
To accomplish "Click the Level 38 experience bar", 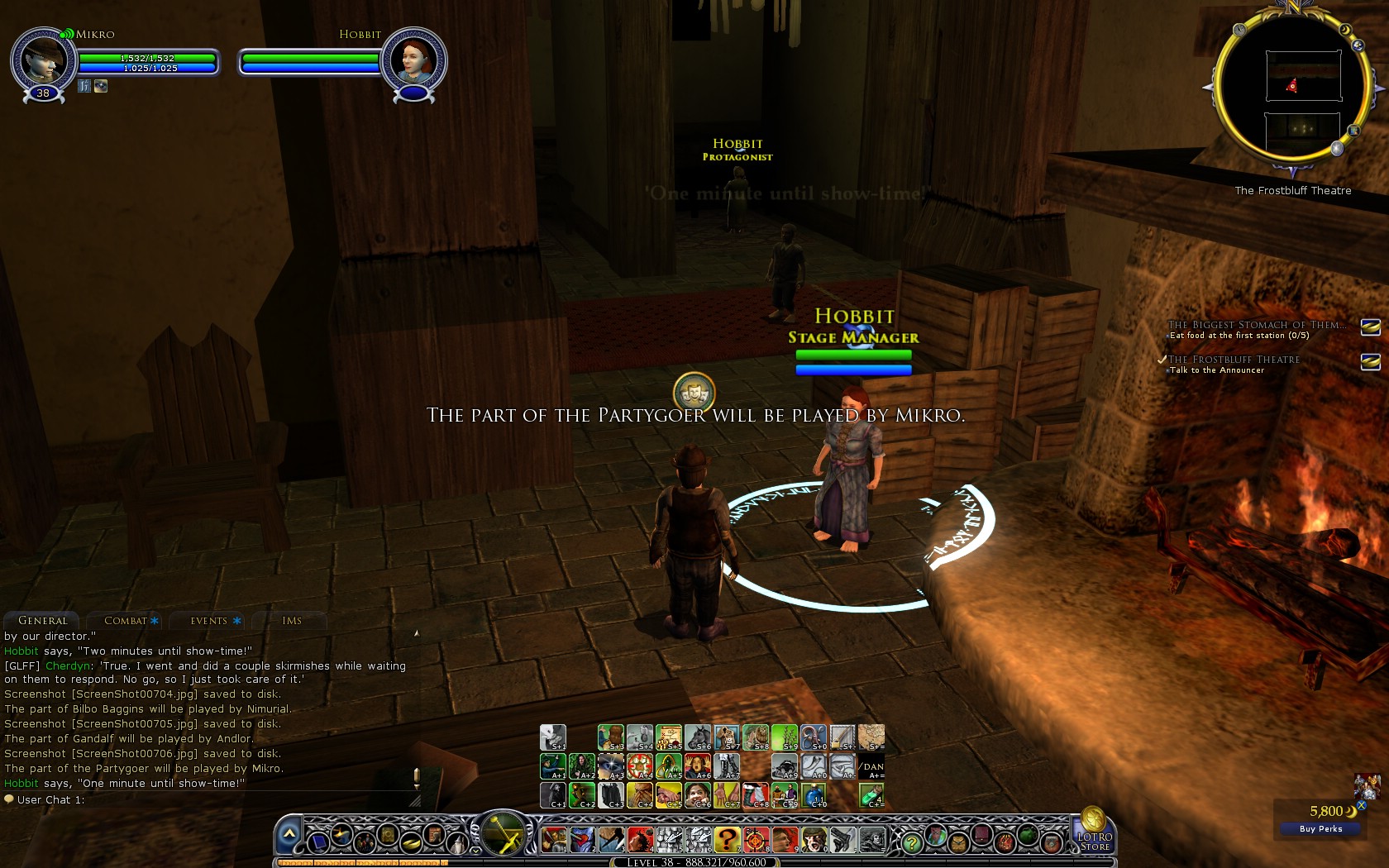I will 694,862.
